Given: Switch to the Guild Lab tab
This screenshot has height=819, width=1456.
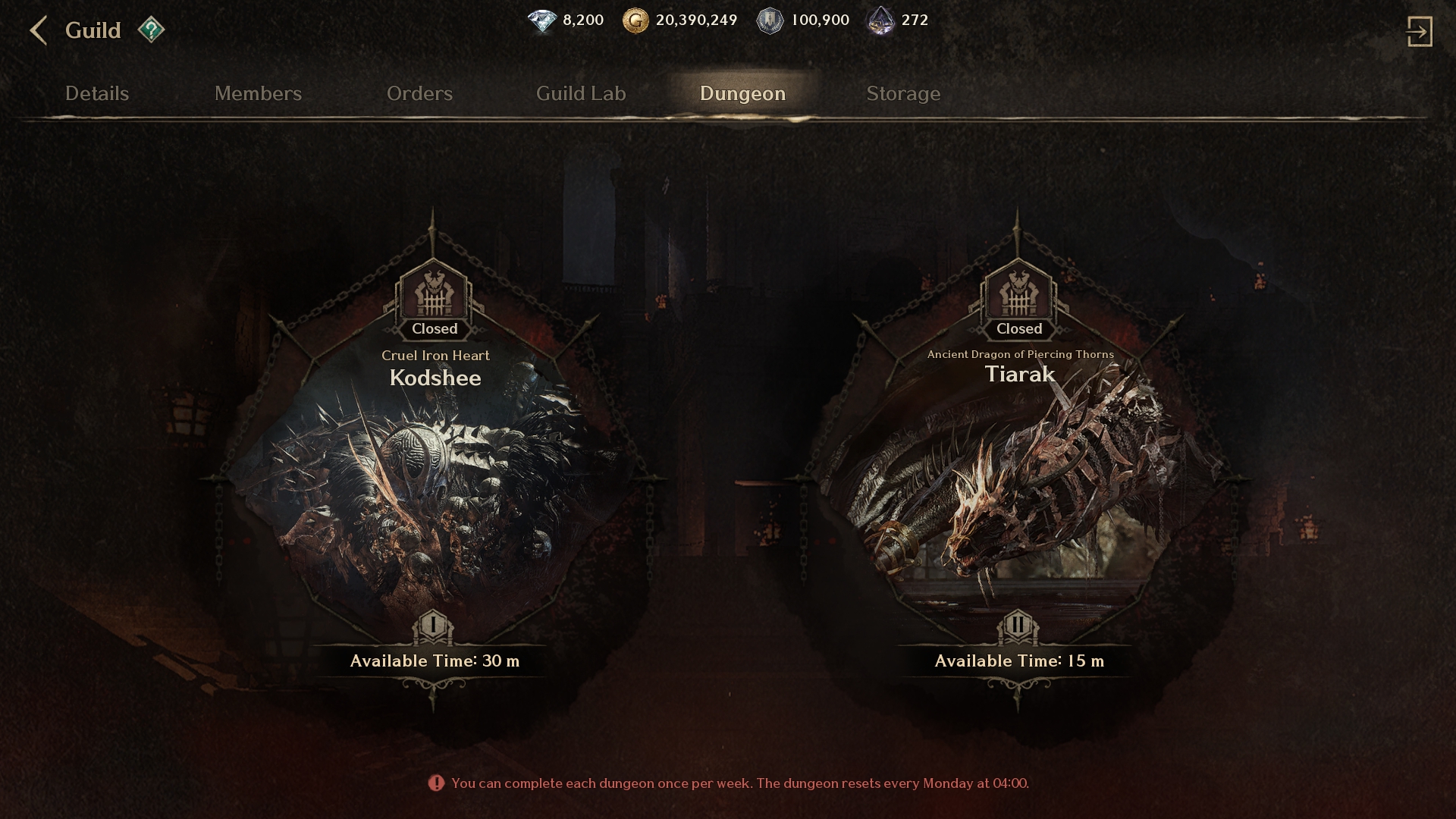Looking at the screenshot, I should click(581, 93).
